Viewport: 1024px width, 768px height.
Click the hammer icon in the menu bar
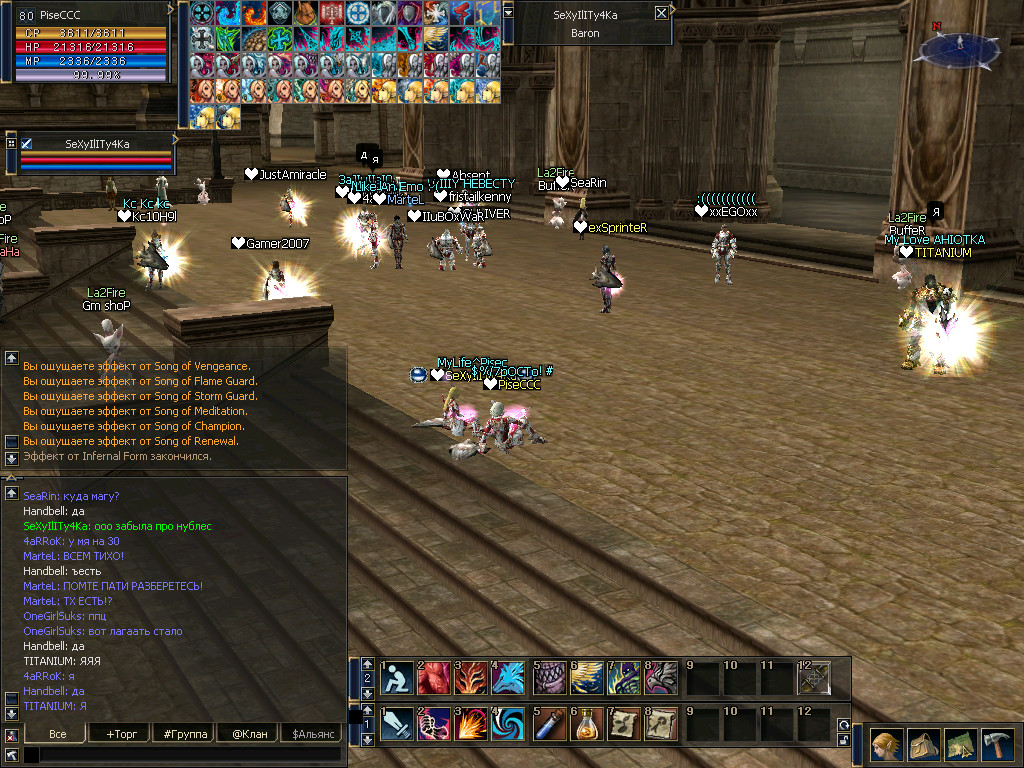(x=997, y=745)
